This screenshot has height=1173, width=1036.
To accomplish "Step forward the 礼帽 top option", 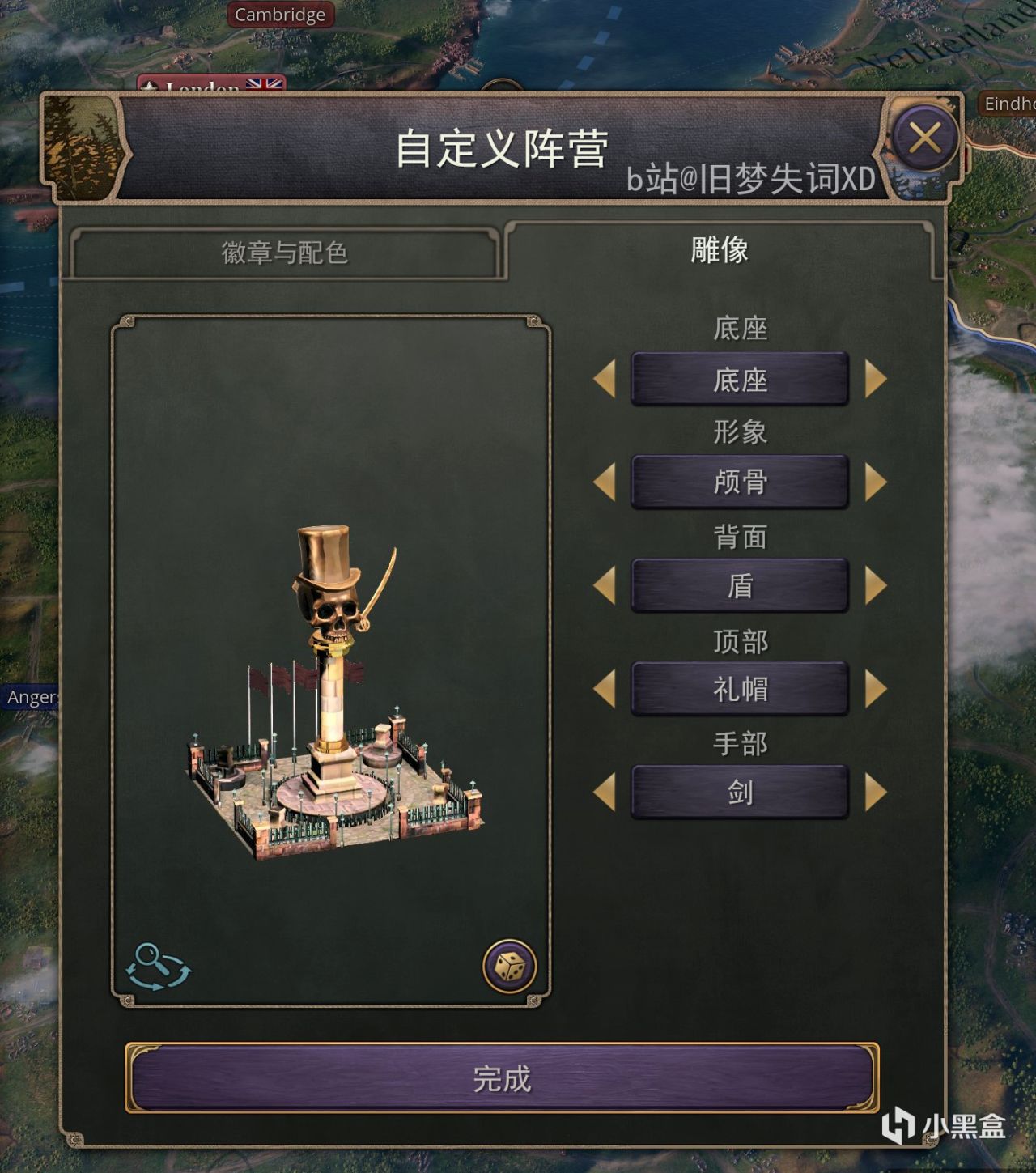I will (873, 689).
